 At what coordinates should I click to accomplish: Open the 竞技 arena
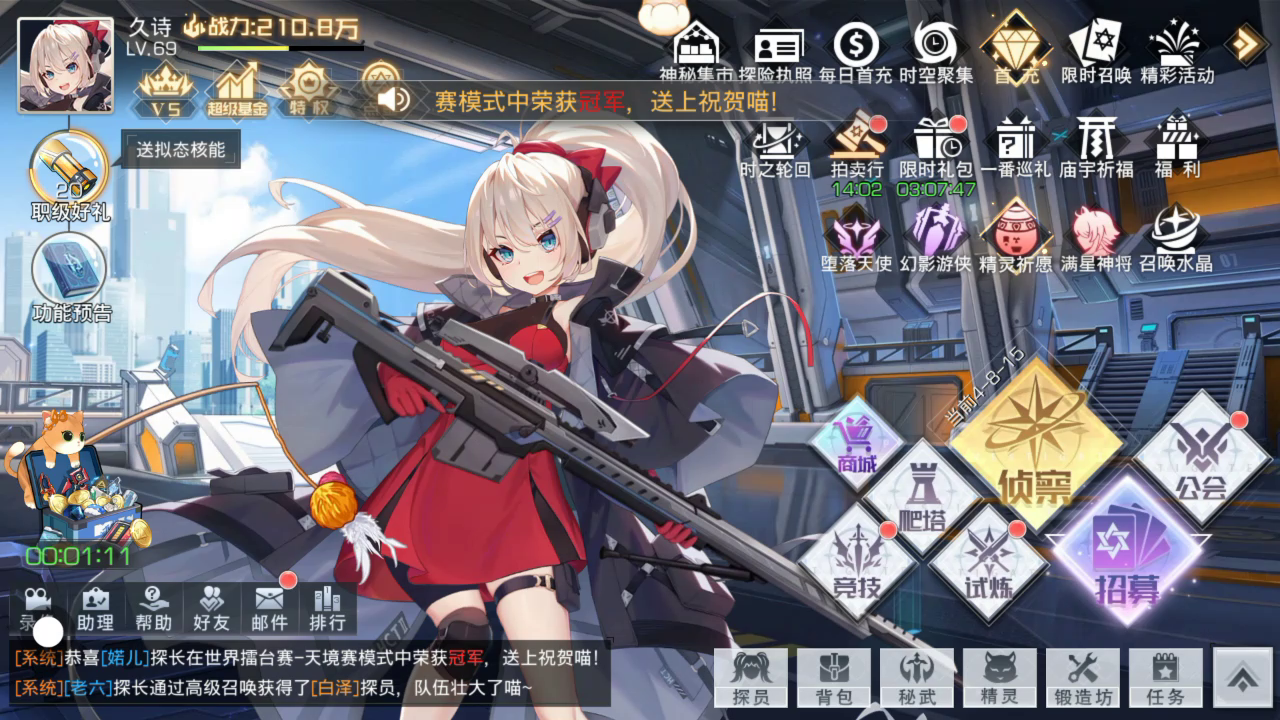click(857, 562)
